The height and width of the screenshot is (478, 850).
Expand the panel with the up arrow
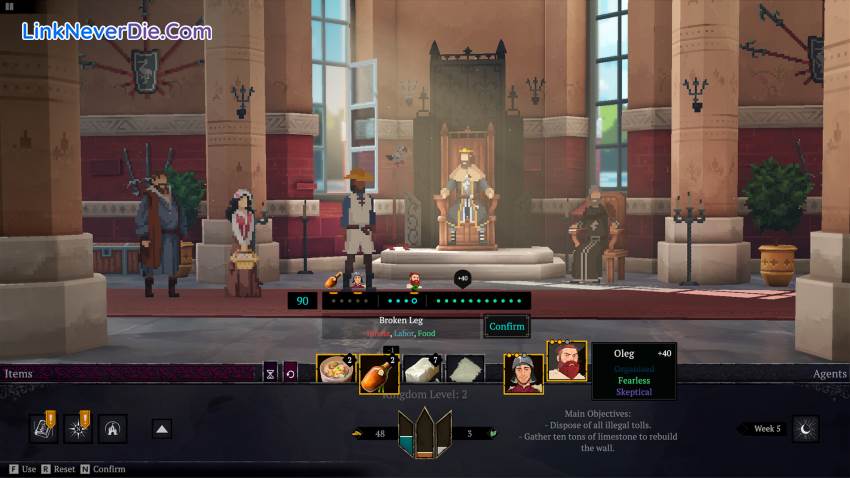(161, 429)
